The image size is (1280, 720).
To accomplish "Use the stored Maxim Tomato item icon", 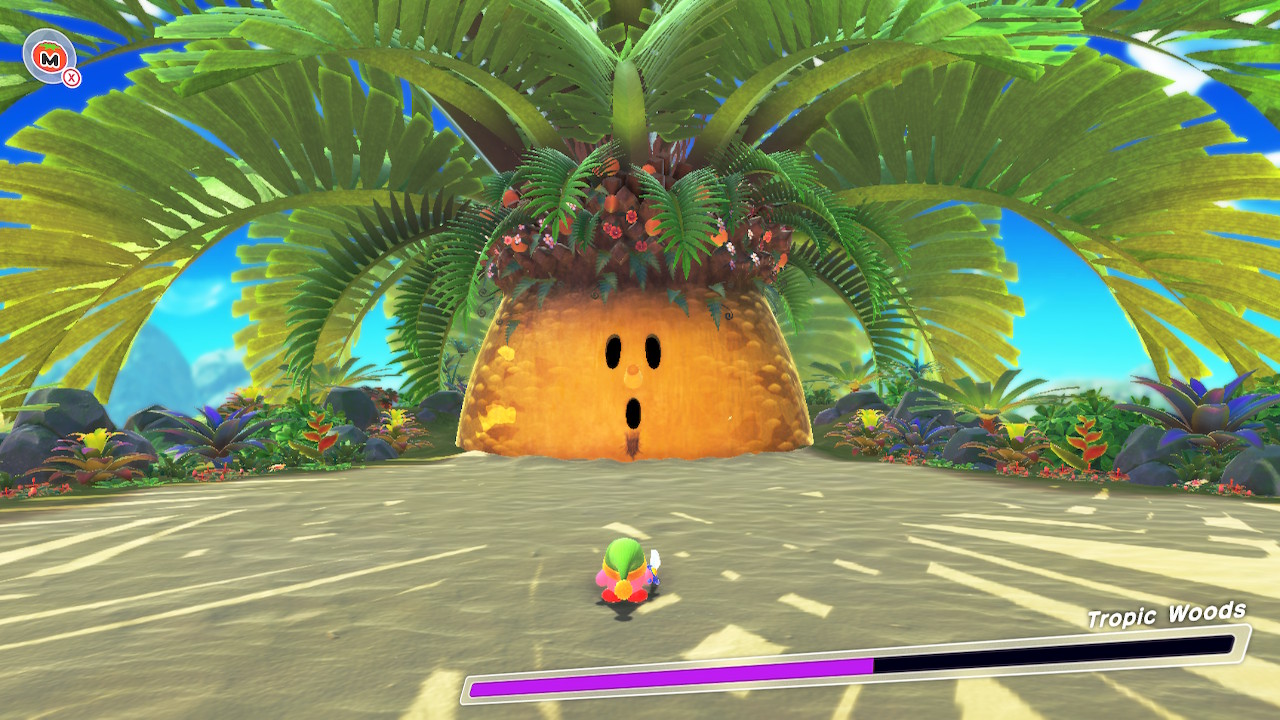I will tap(47, 59).
